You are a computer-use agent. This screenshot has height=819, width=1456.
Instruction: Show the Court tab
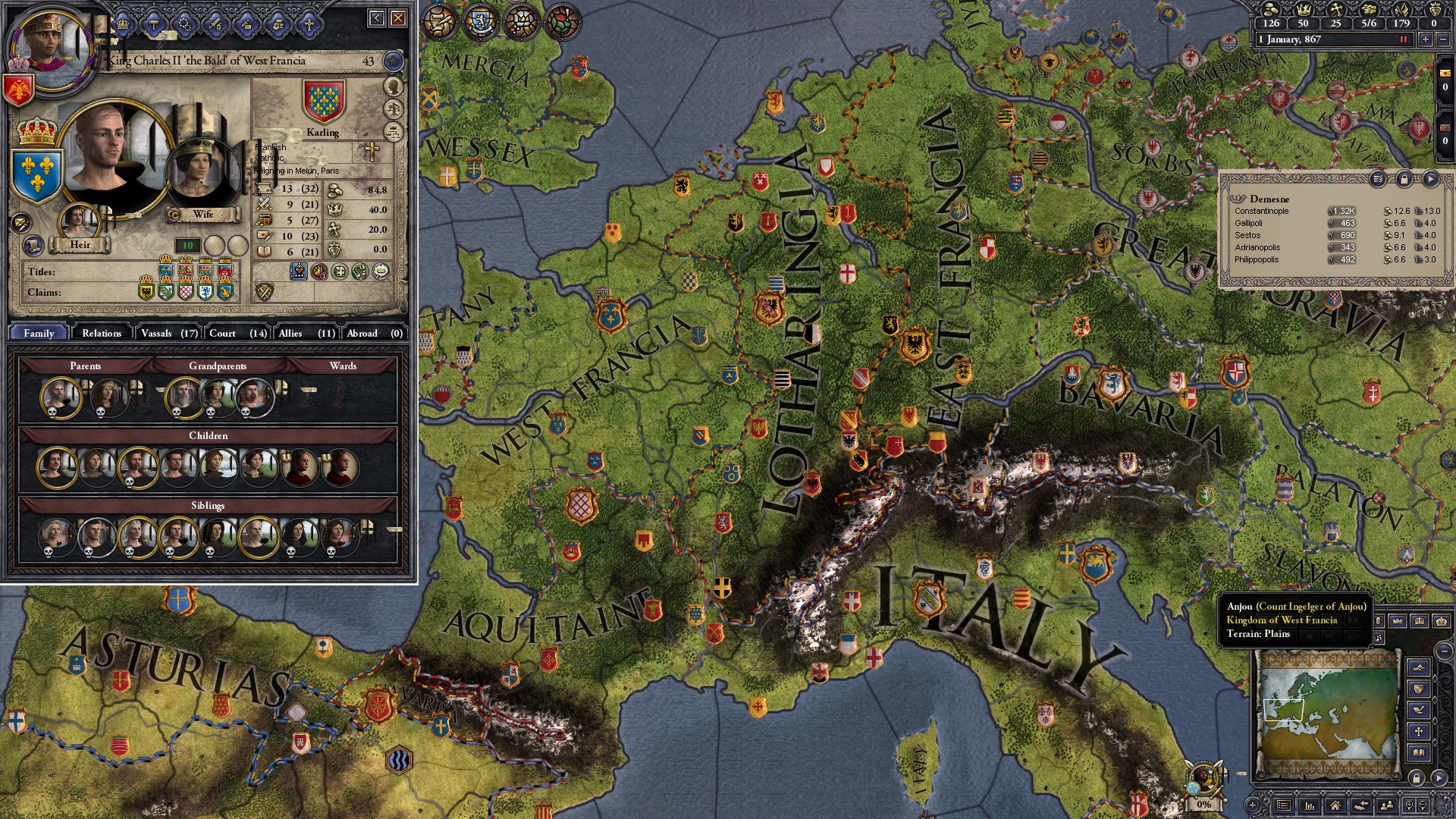pos(237,333)
